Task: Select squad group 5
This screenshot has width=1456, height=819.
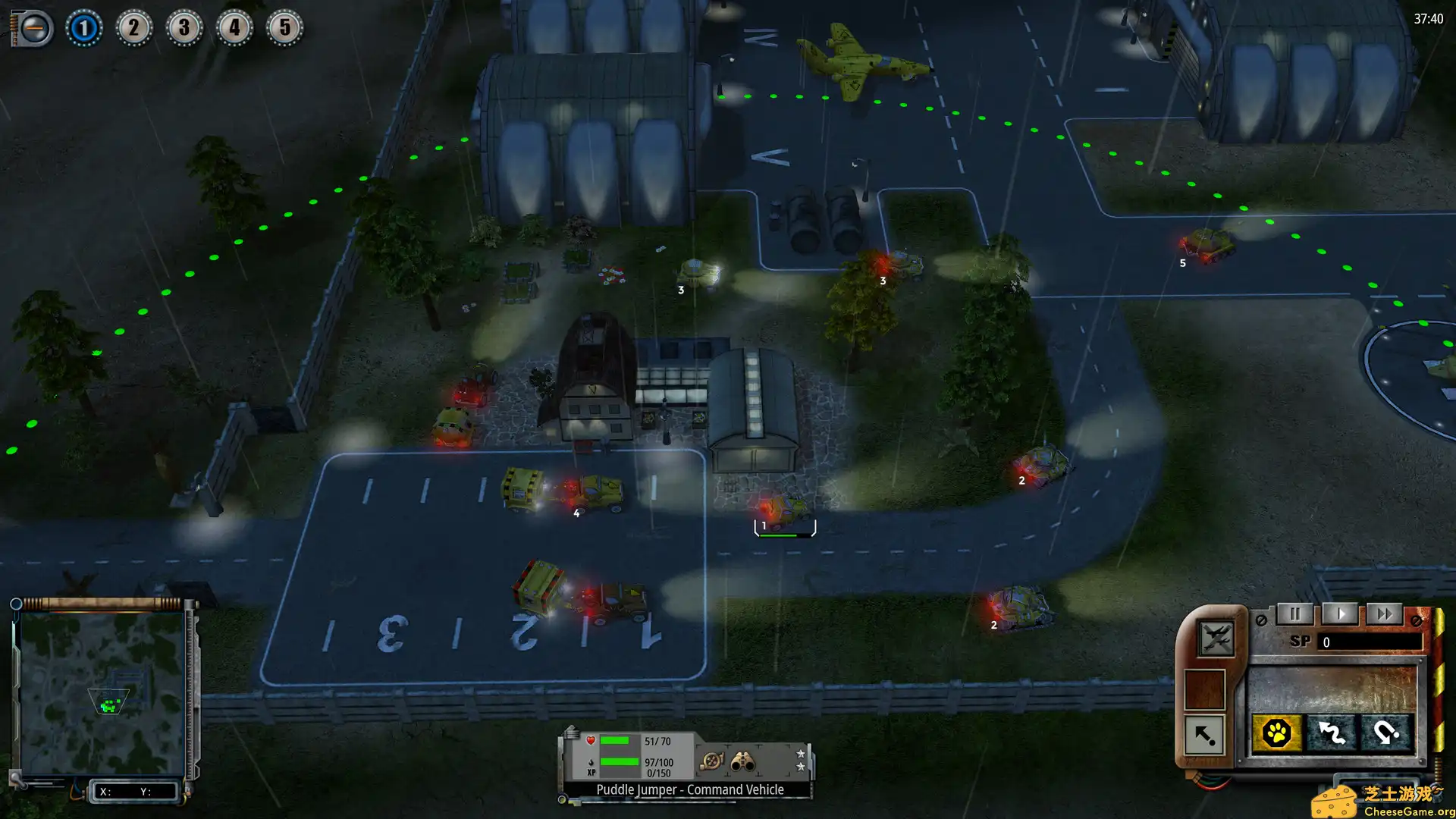Action: pyautogui.click(x=284, y=29)
